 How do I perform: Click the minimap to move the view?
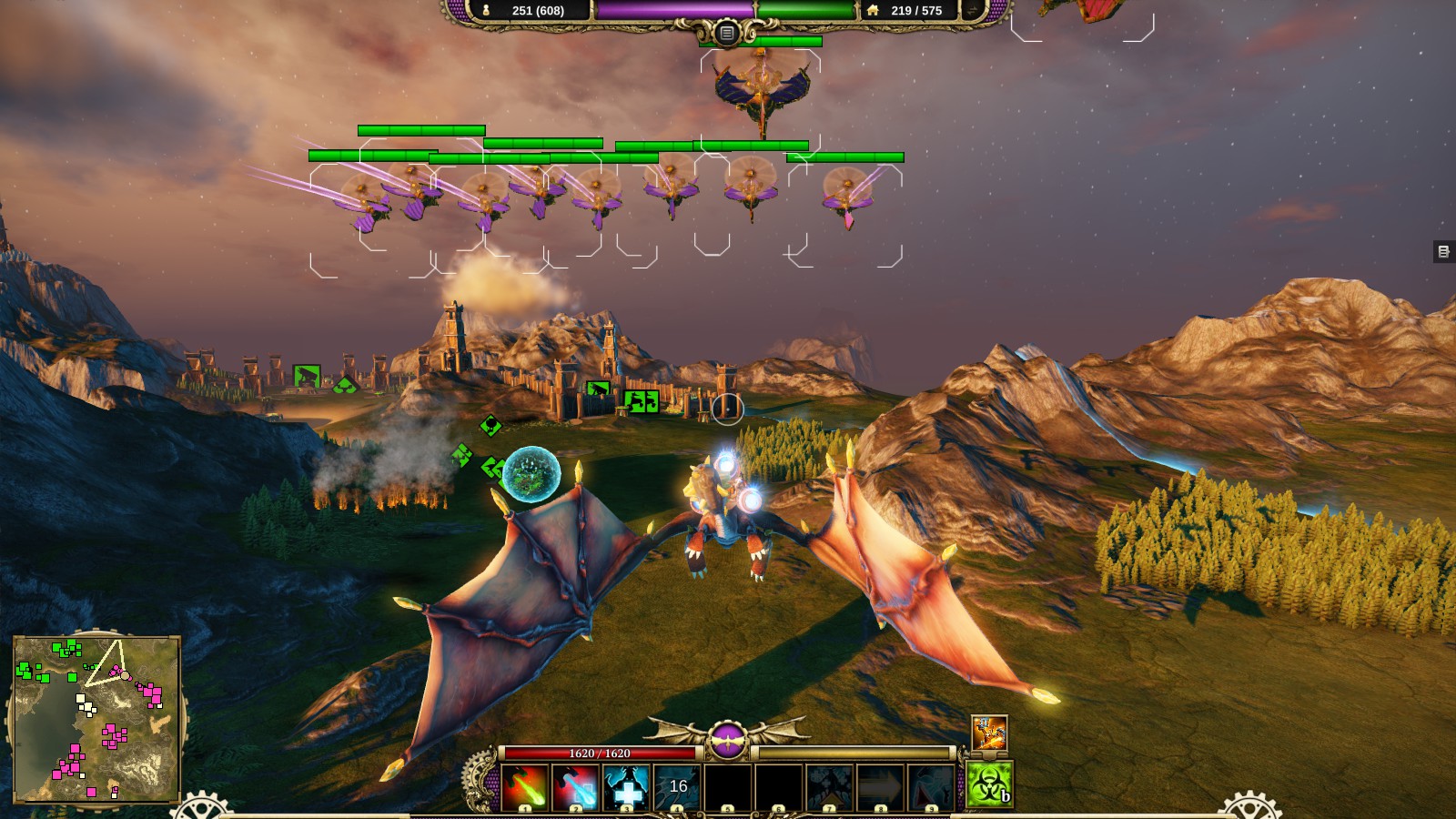click(96, 719)
